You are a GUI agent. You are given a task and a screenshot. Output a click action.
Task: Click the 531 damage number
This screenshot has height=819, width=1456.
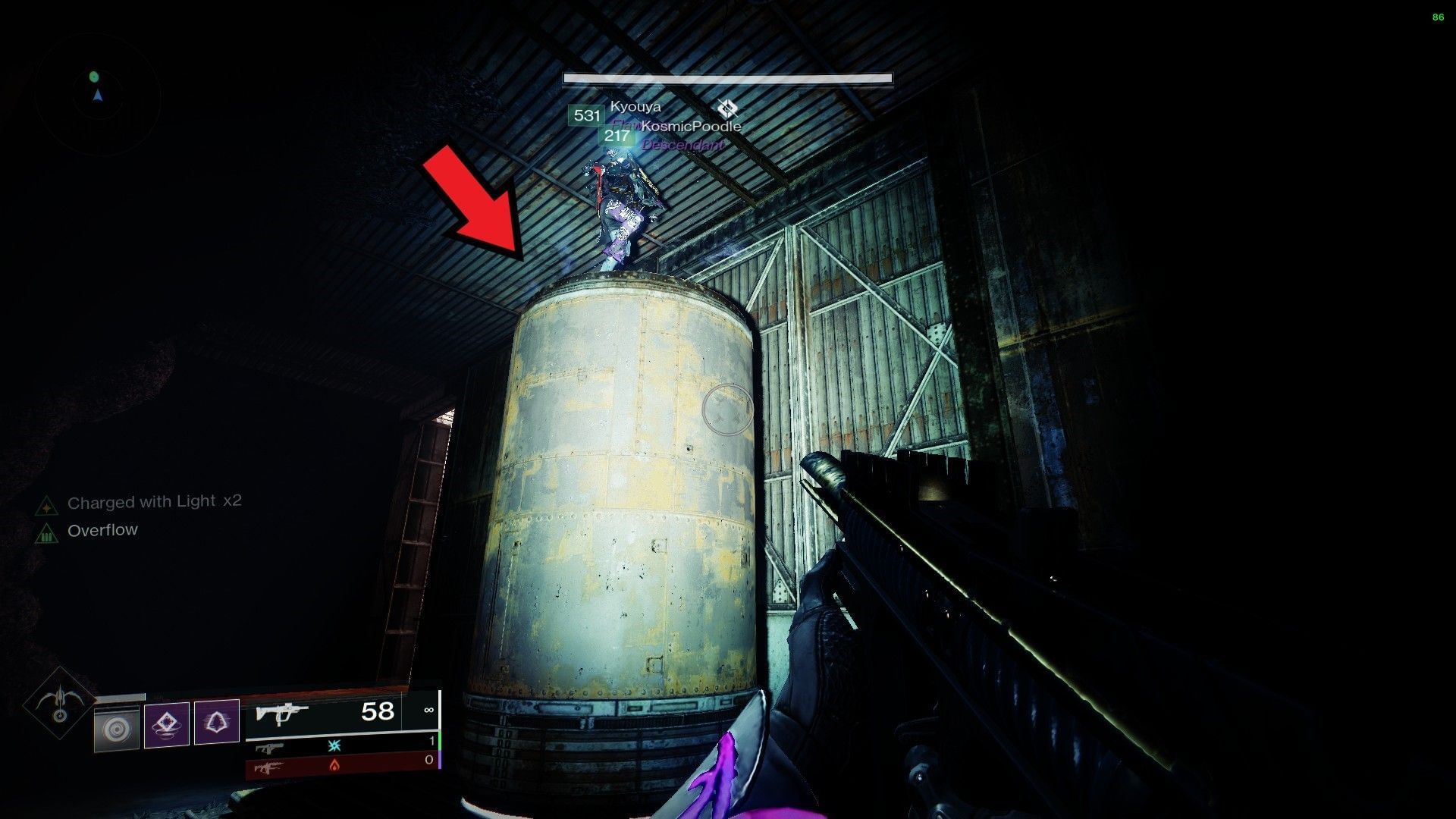coord(585,115)
